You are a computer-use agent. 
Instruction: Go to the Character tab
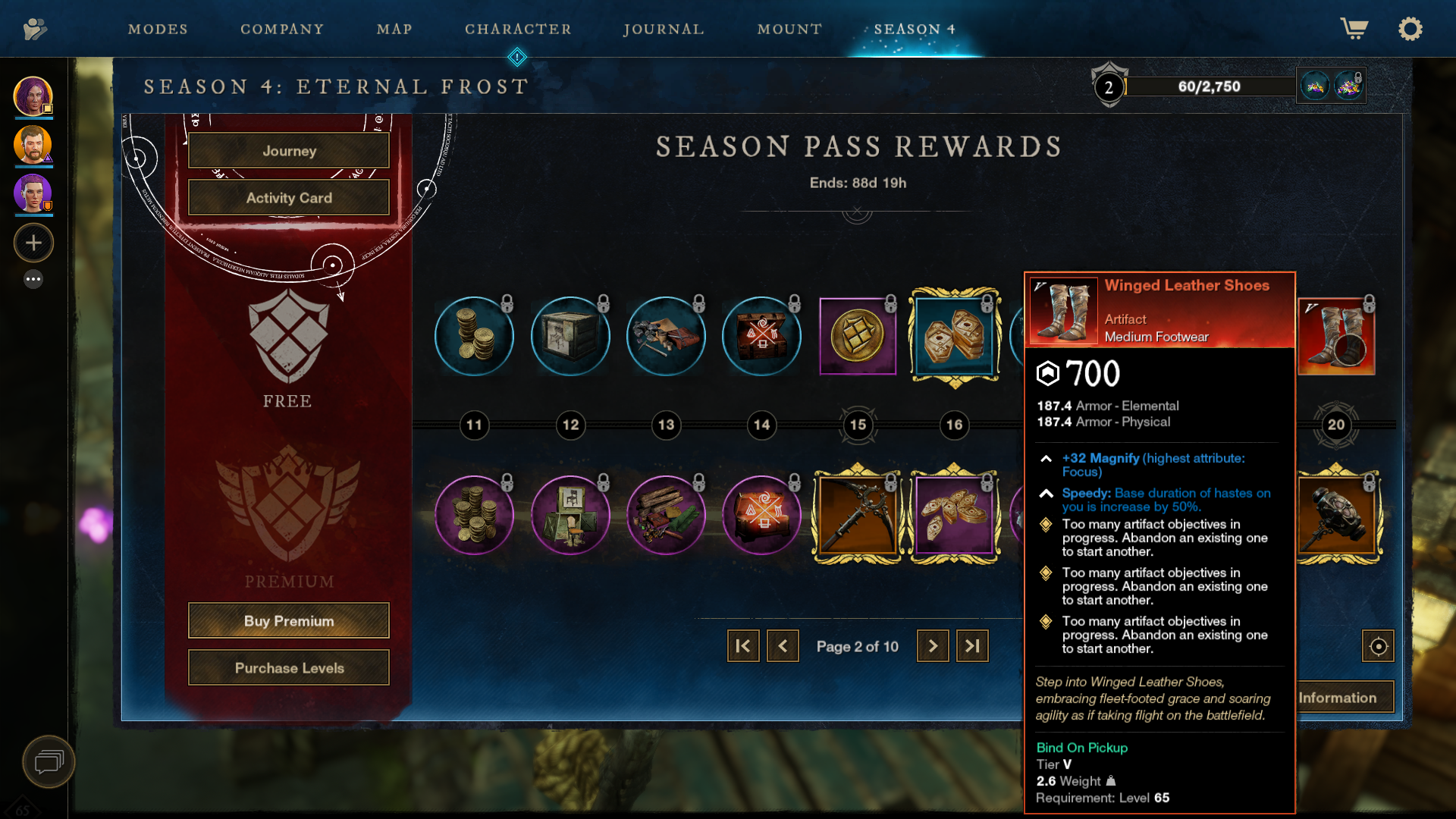[518, 30]
